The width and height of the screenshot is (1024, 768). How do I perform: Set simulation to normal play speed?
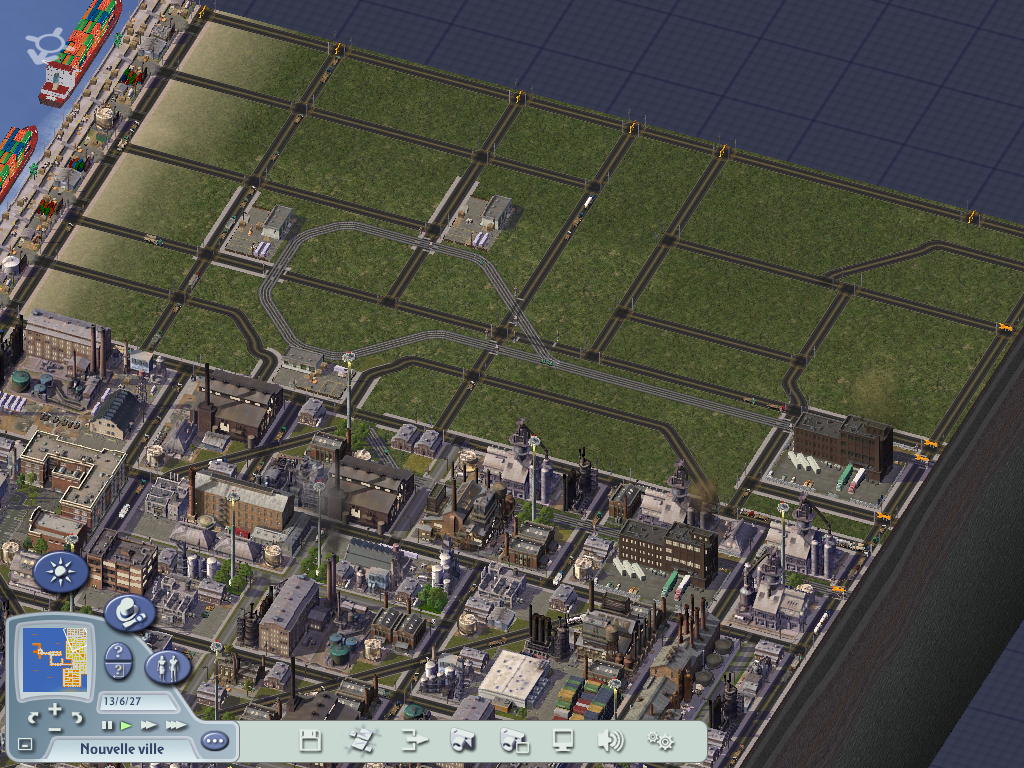126,725
